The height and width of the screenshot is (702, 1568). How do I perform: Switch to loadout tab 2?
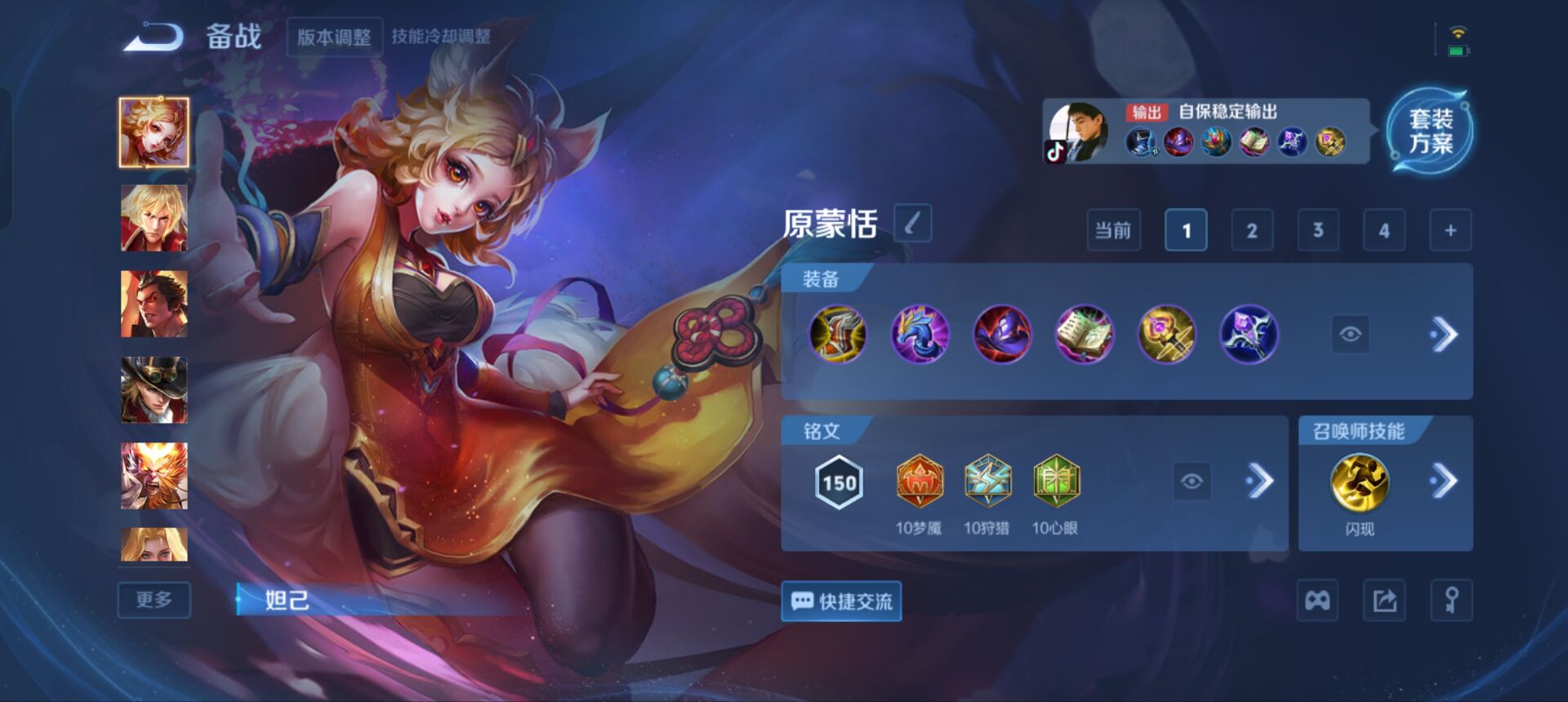click(1252, 229)
